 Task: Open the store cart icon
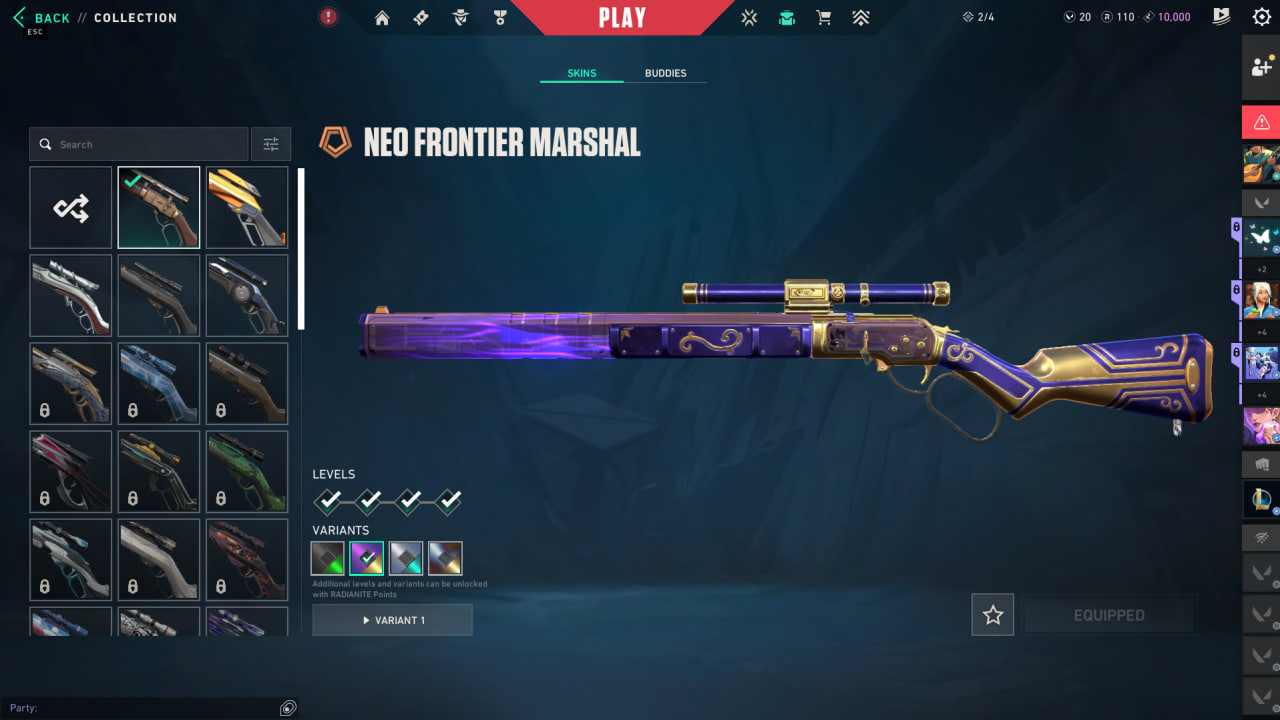(x=823, y=17)
